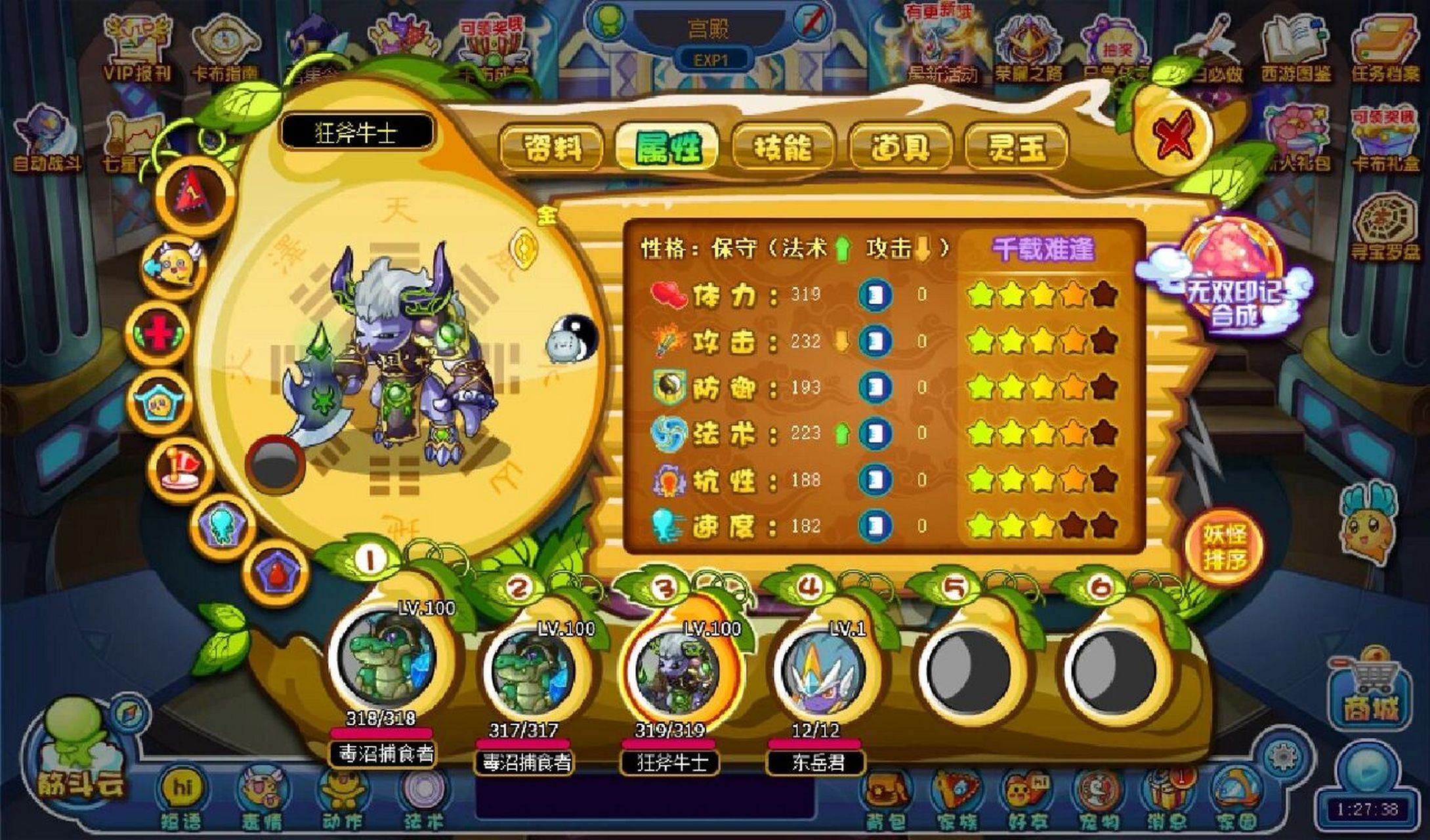Image resolution: width=1430 pixels, height=840 pixels.
Task: Show the 道具 tab
Action: 900,146
